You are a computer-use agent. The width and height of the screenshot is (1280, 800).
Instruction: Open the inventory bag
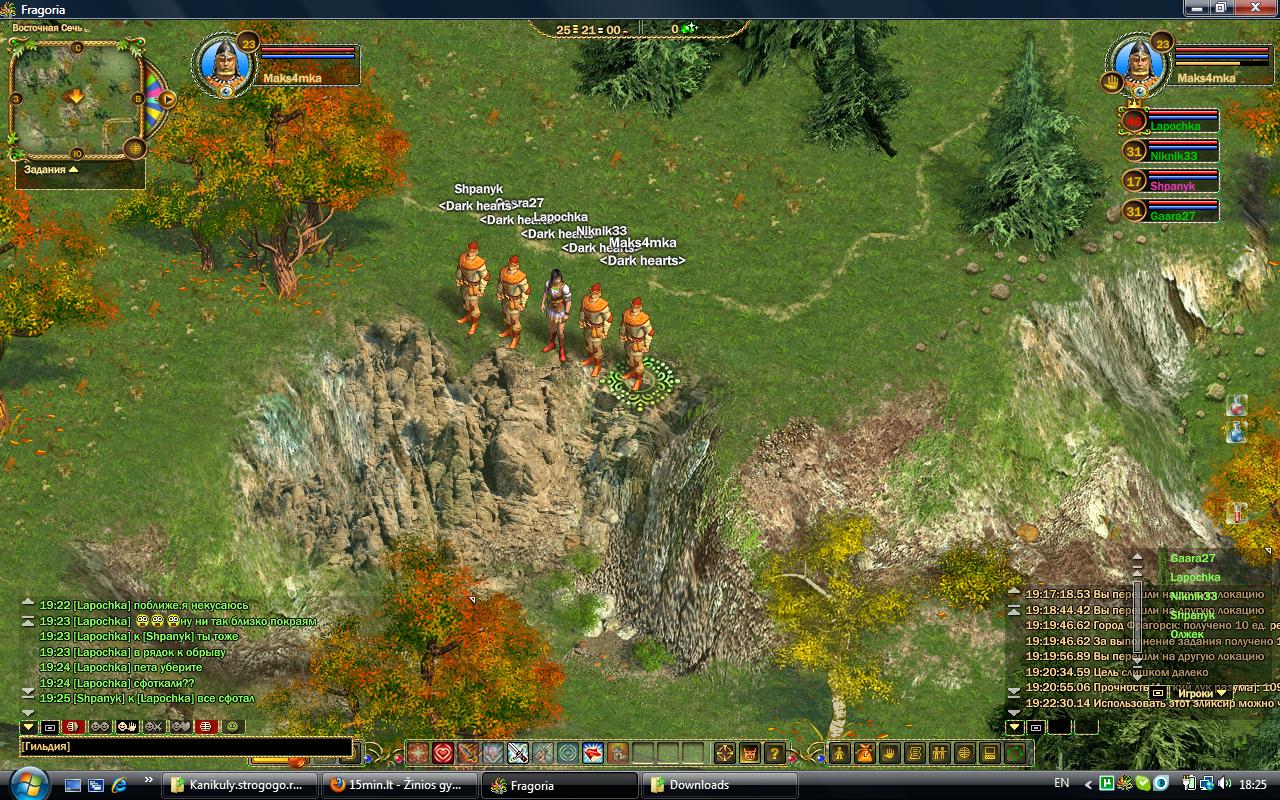pos(865,753)
